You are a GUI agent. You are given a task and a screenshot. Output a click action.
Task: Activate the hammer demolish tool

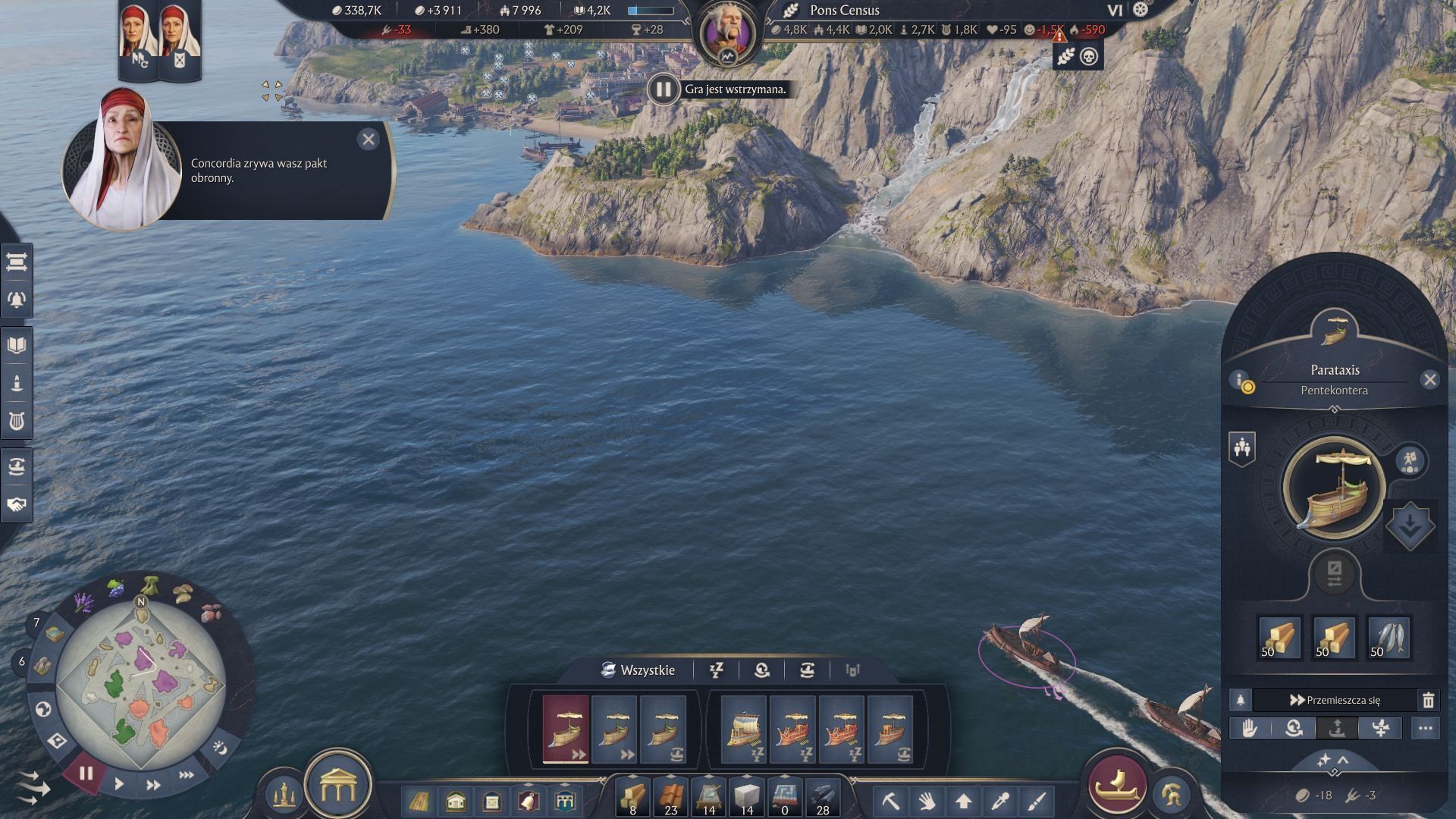(x=890, y=801)
